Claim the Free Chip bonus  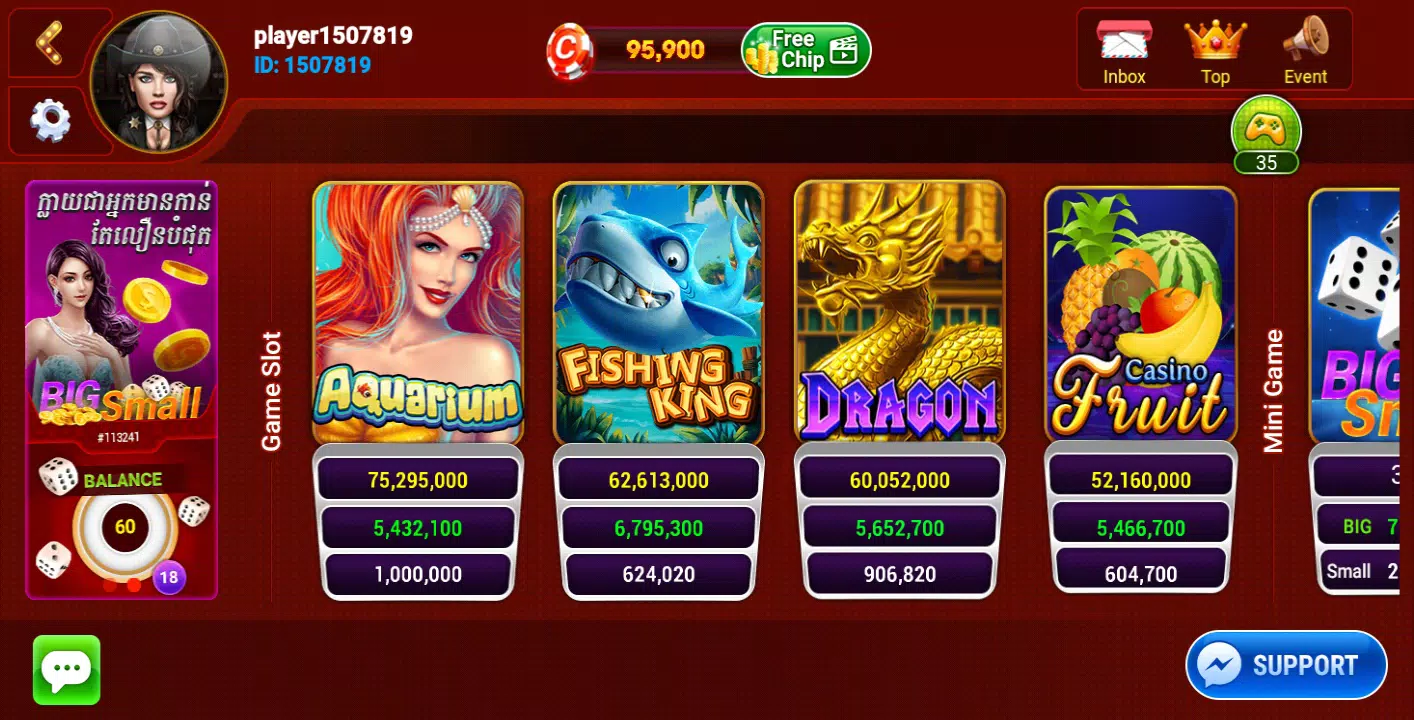[x=803, y=47]
